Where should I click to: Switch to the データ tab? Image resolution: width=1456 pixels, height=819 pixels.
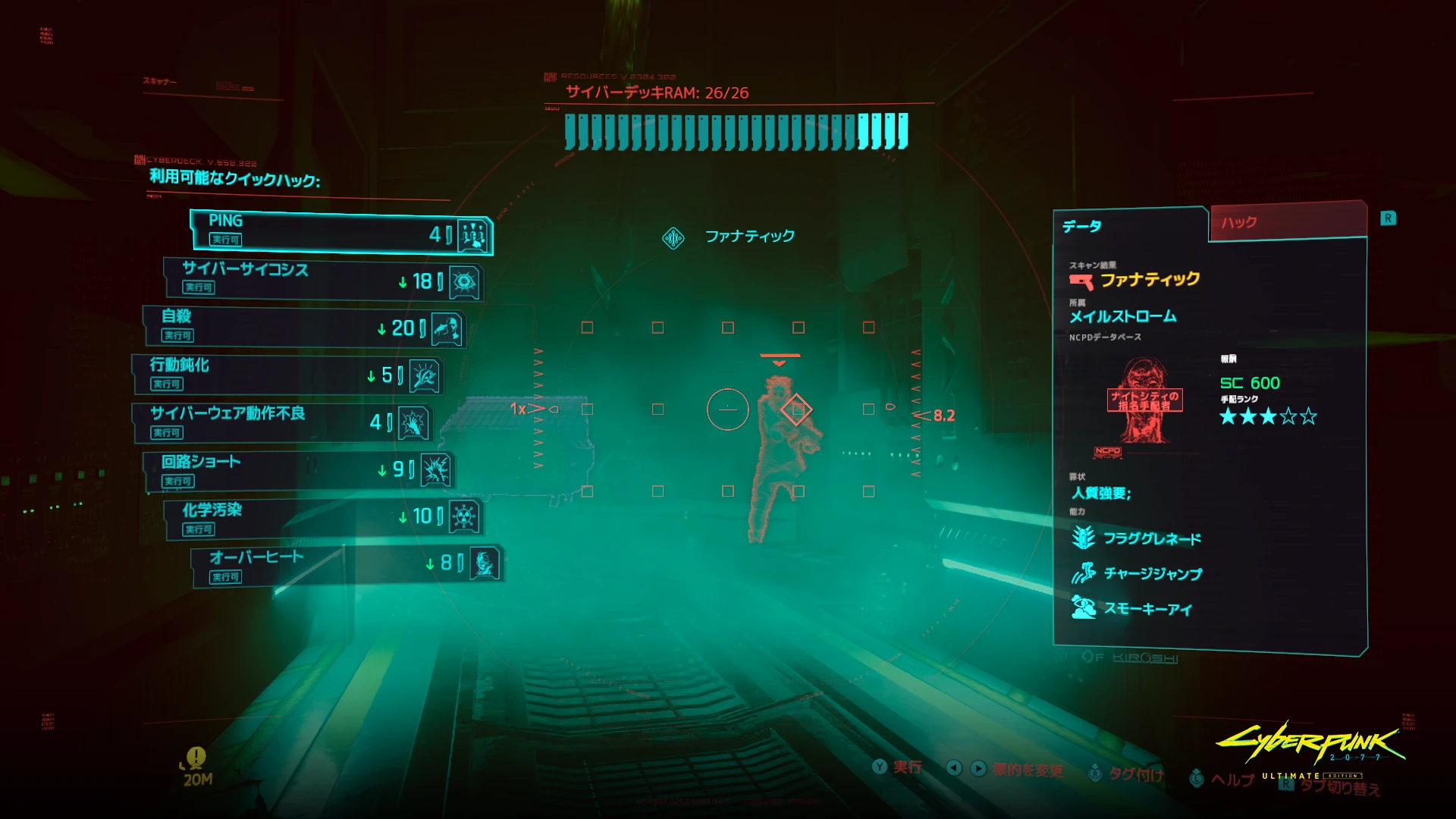tap(1130, 226)
